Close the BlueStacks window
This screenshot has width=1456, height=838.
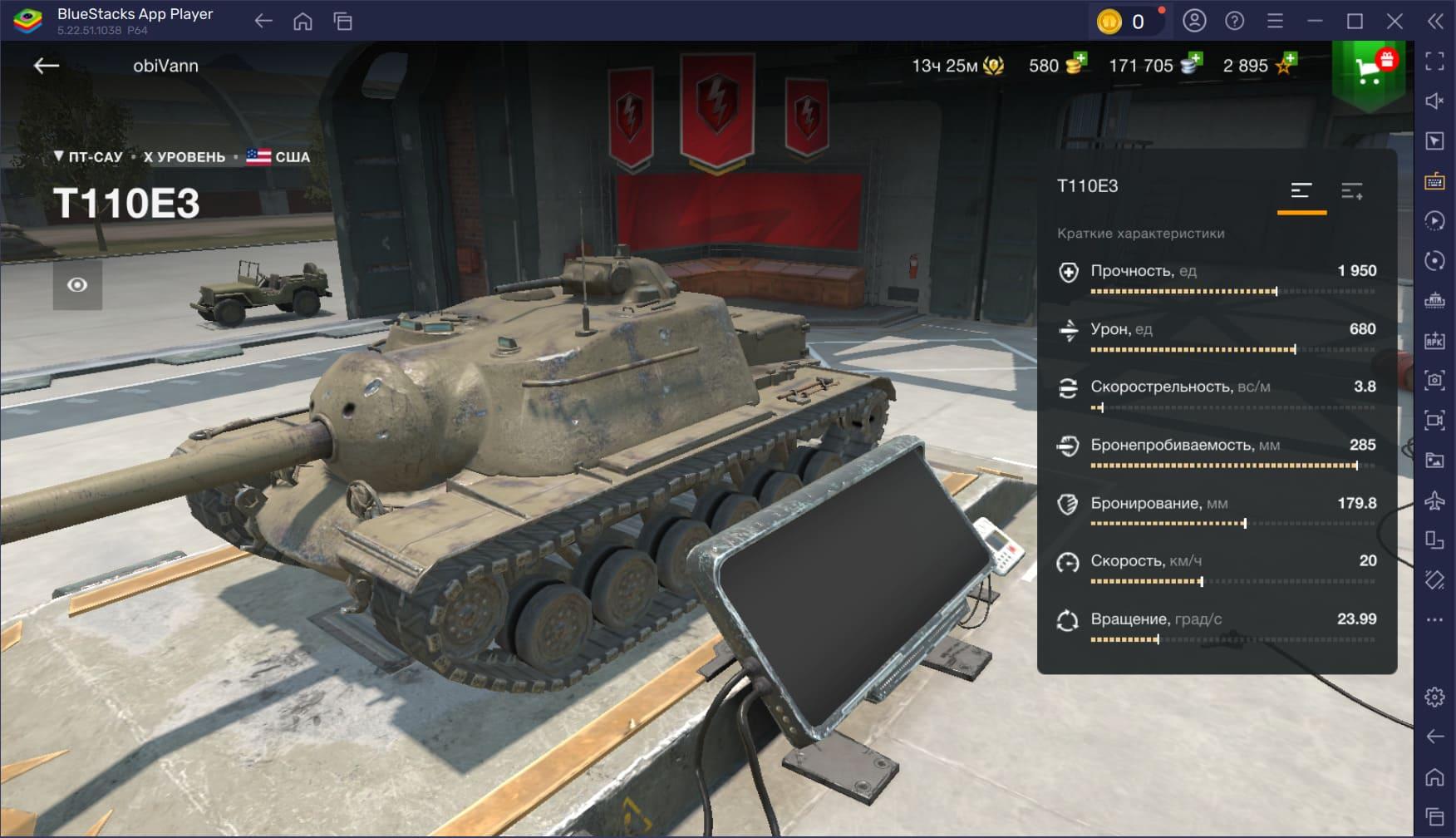point(1395,22)
